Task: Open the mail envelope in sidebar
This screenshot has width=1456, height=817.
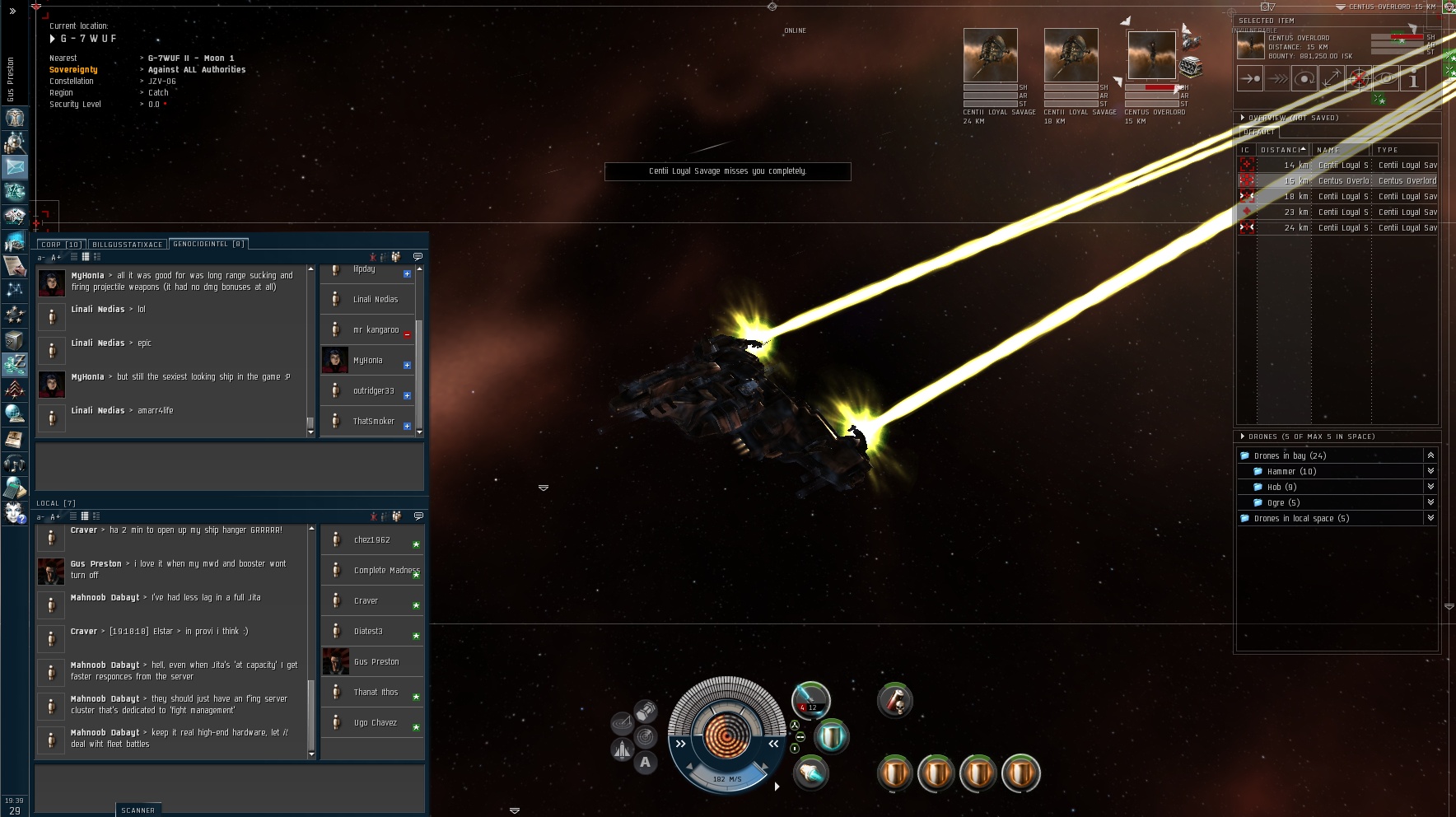Action: pyautogui.click(x=15, y=167)
